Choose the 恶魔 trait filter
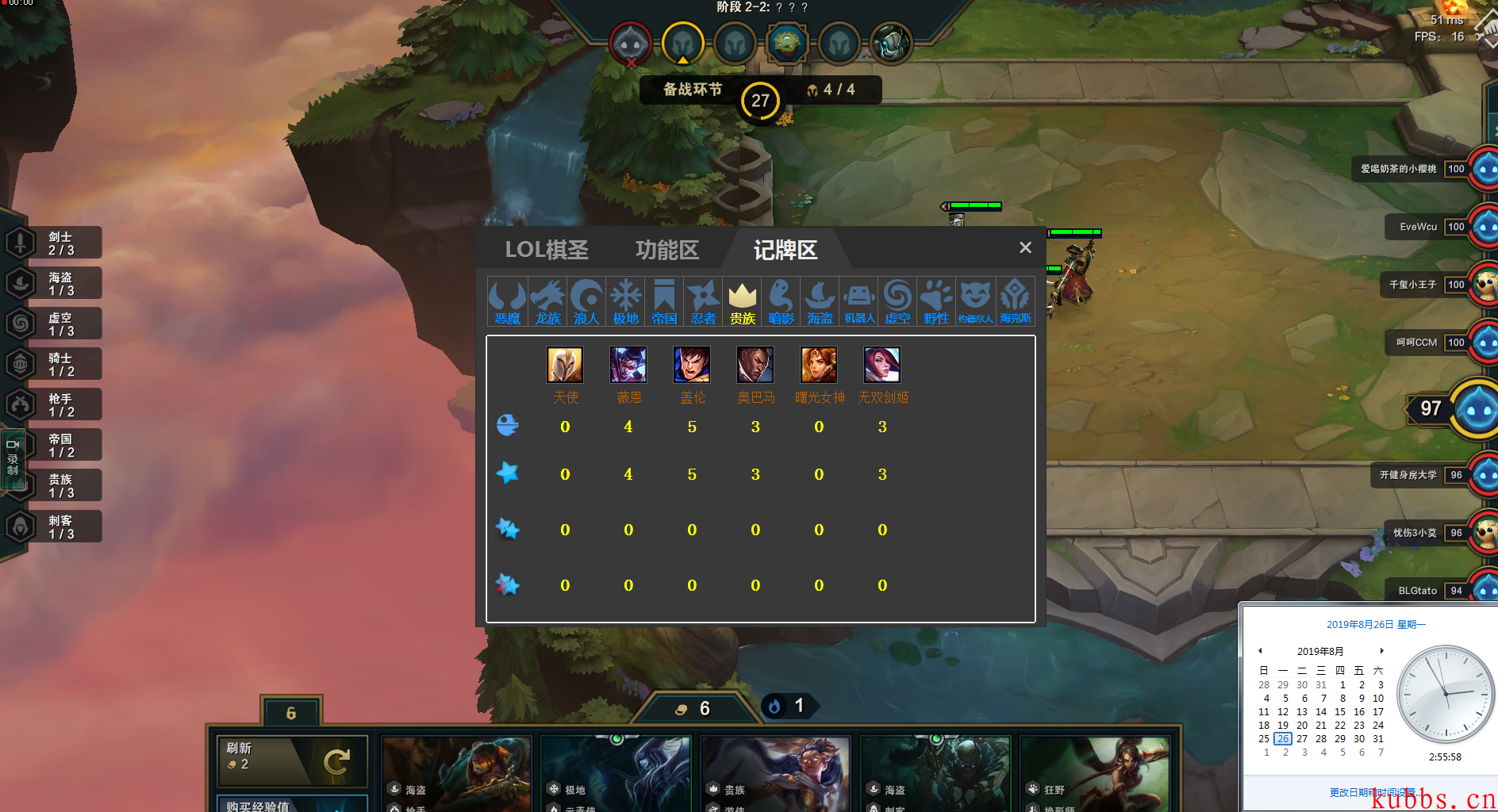 (x=507, y=302)
